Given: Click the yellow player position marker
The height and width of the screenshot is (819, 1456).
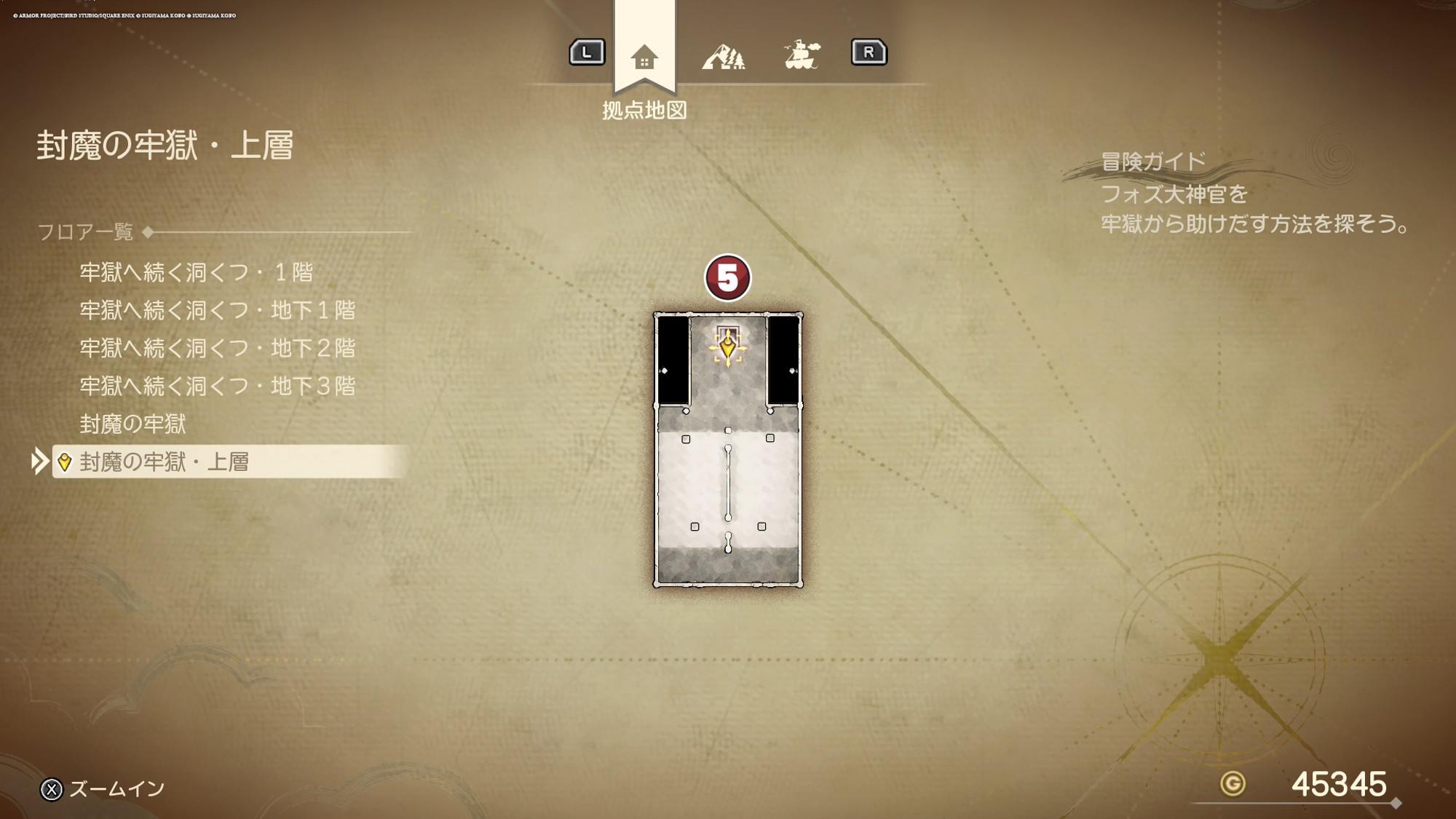Looking at the screenshot, I should pos(727,348).
